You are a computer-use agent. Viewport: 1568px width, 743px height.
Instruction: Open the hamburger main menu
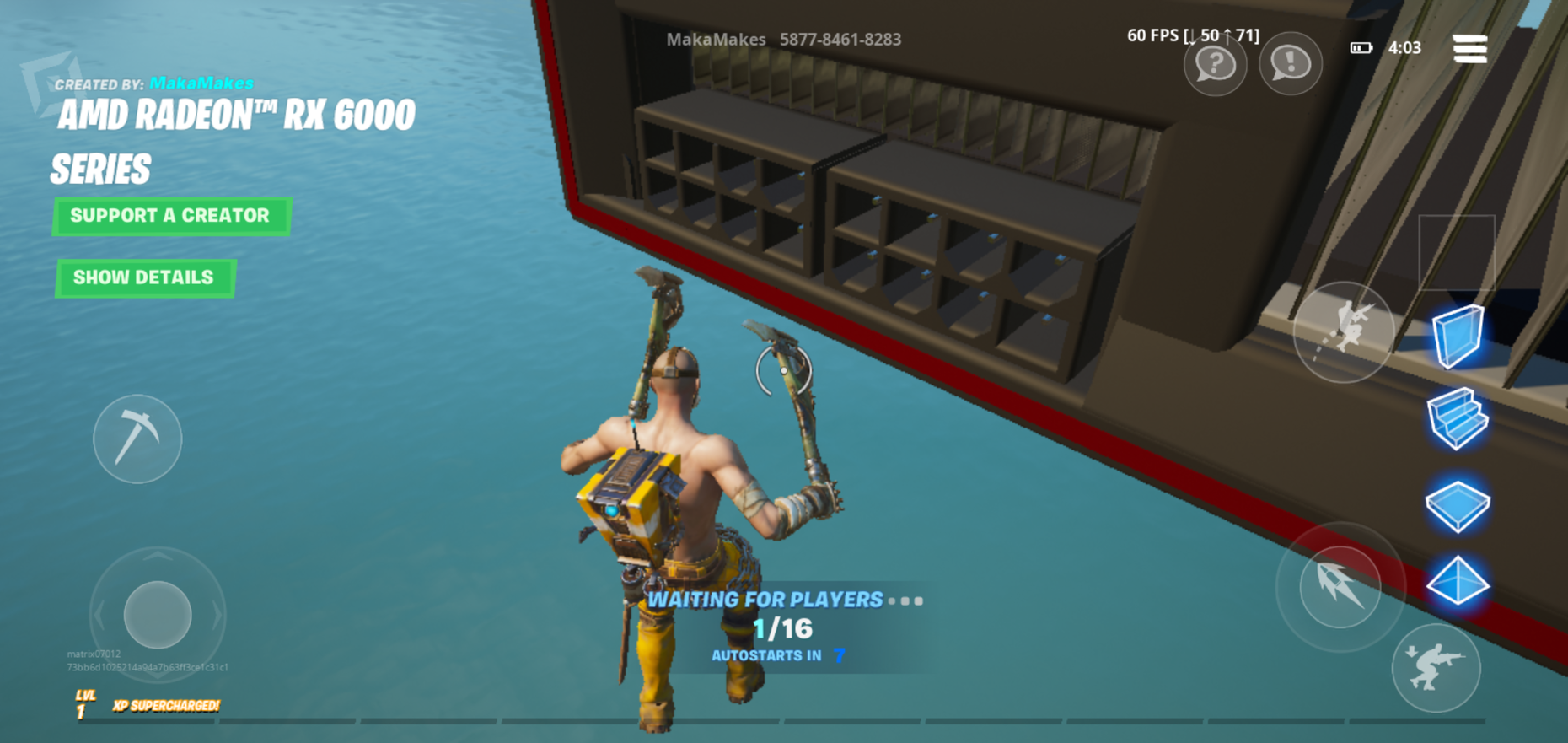(1469, 48)
